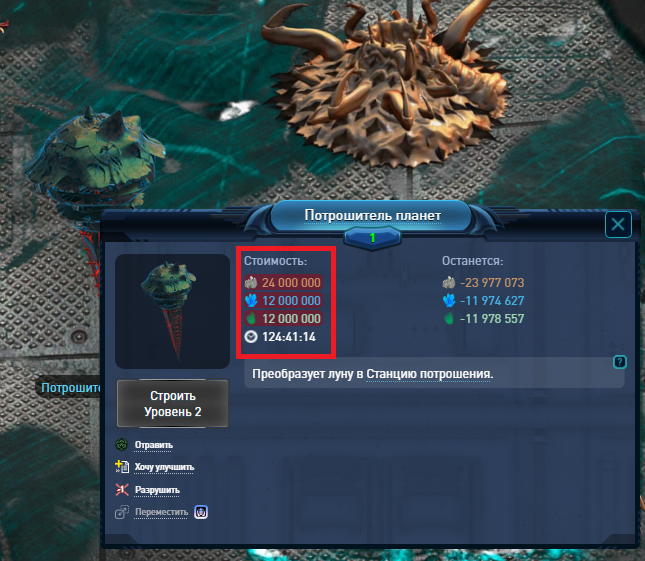Viewport: 645px width, 561px height.
Task: Close the Потрошитель планет dialog
Action: 619,225
